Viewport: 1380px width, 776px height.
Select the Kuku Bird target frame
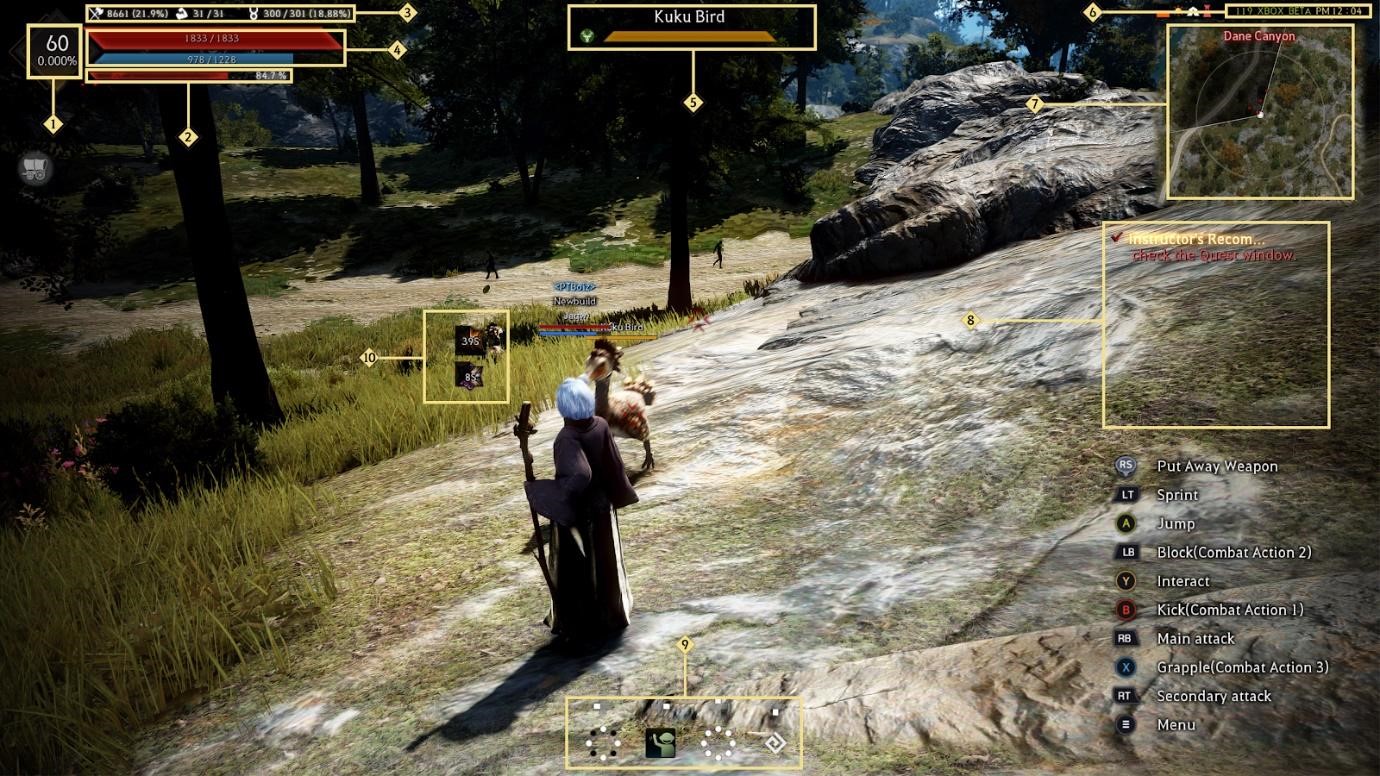[691, 27]
